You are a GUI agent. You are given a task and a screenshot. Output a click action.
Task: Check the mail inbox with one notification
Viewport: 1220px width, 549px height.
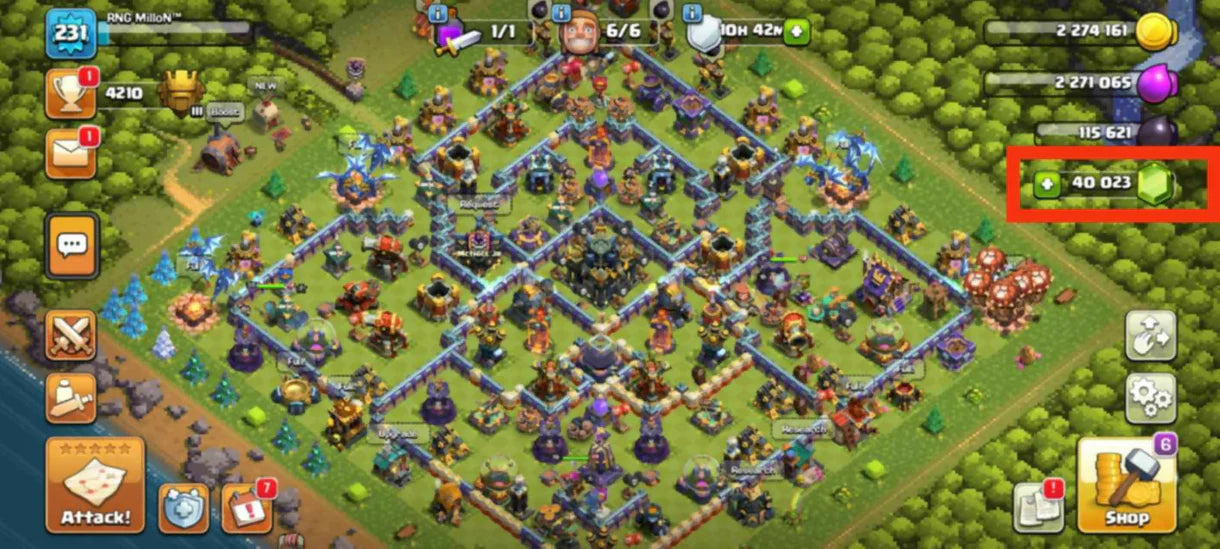(x=71, y=154)
